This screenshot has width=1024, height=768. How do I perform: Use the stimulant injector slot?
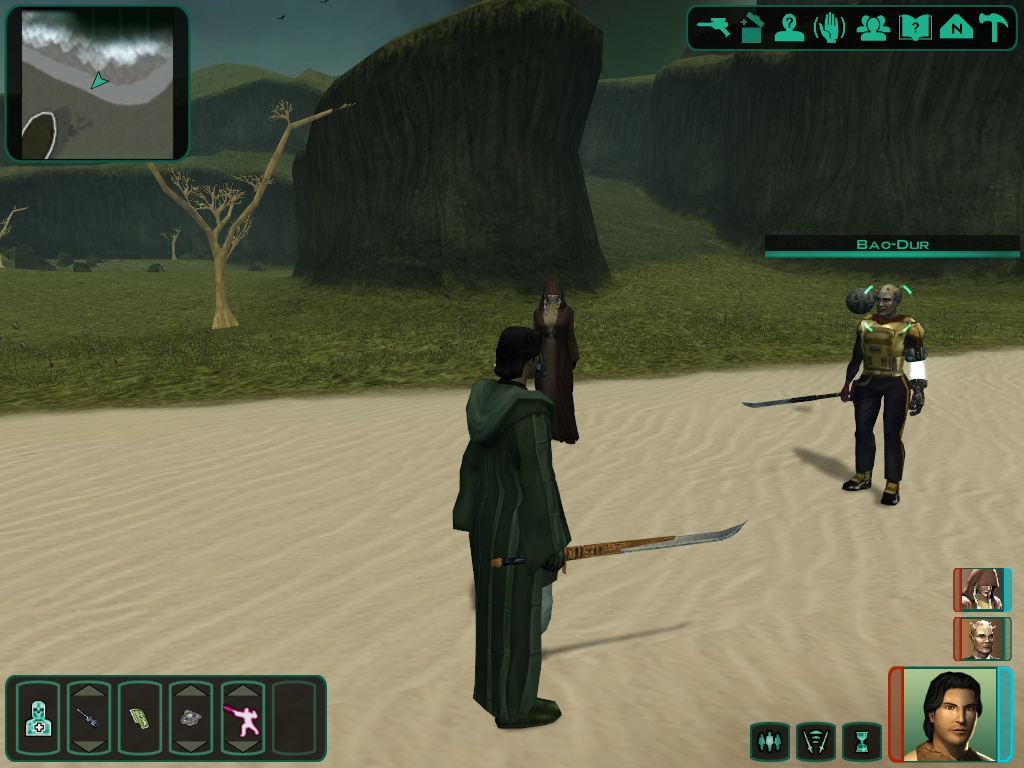[x=89, y=718]
